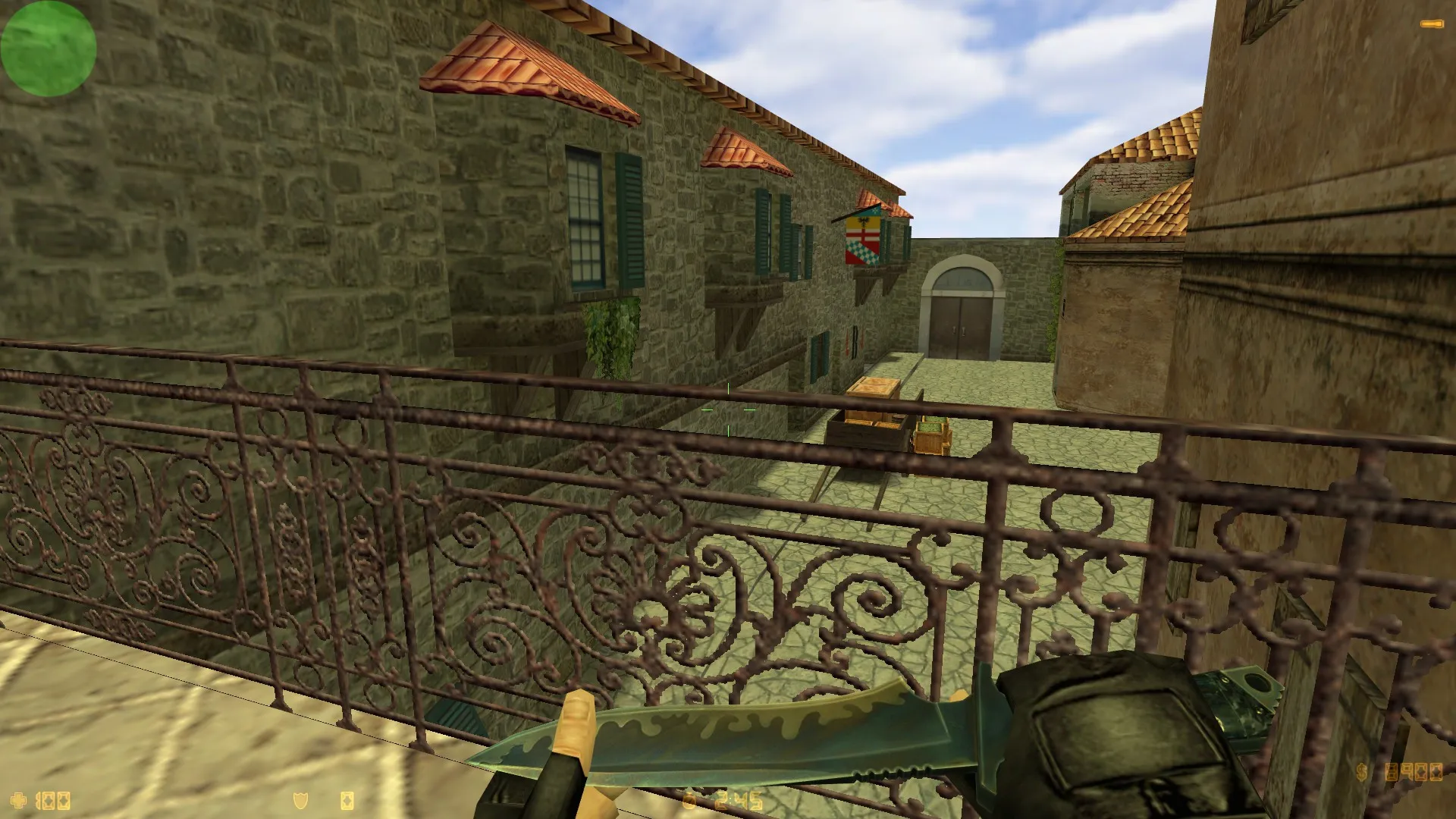Click the card icon next to health value

tap(62, 799)
